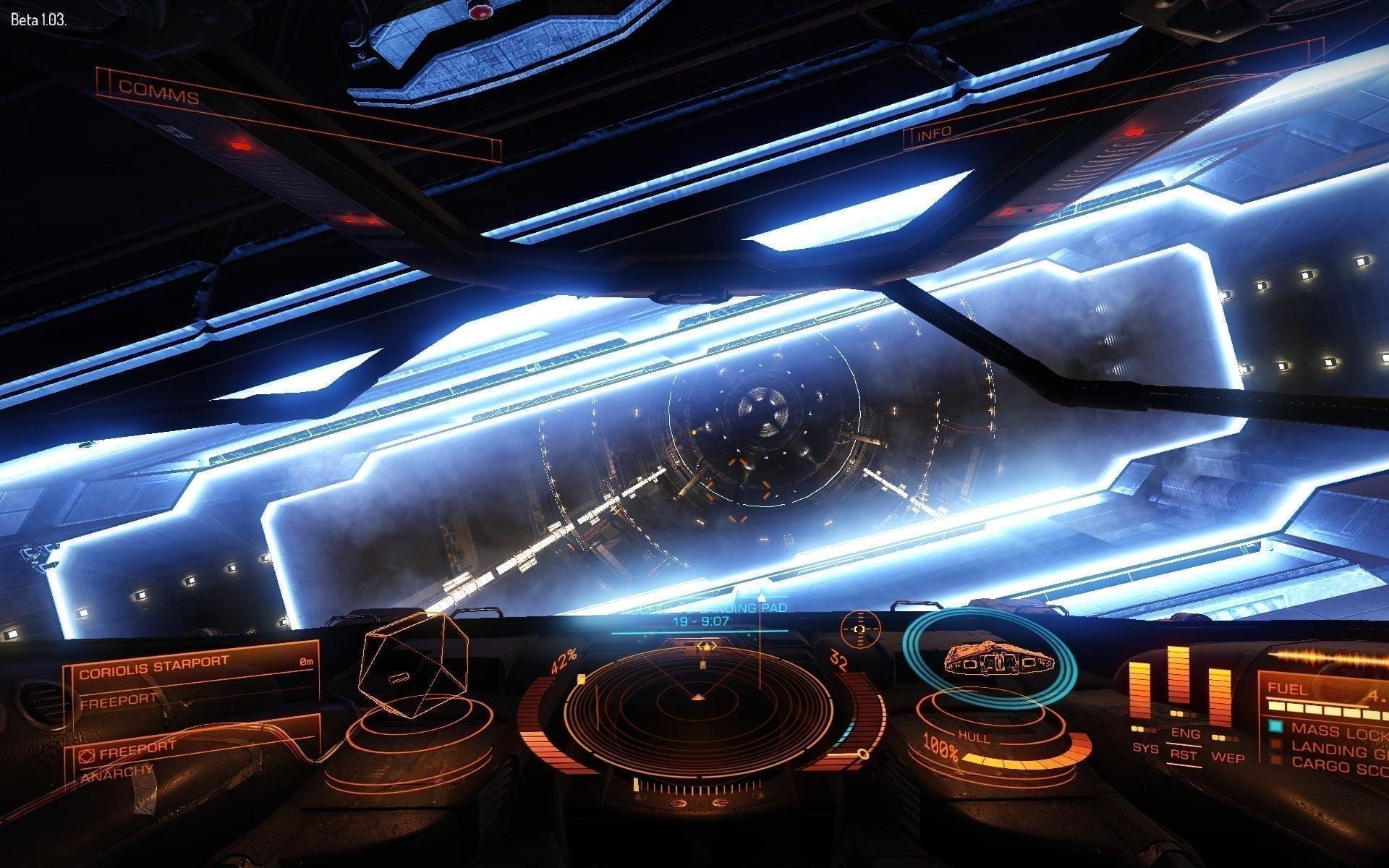The image size is (1389, 868).
Task: Click the RST power reset label
Action: tap(1185, 754)
